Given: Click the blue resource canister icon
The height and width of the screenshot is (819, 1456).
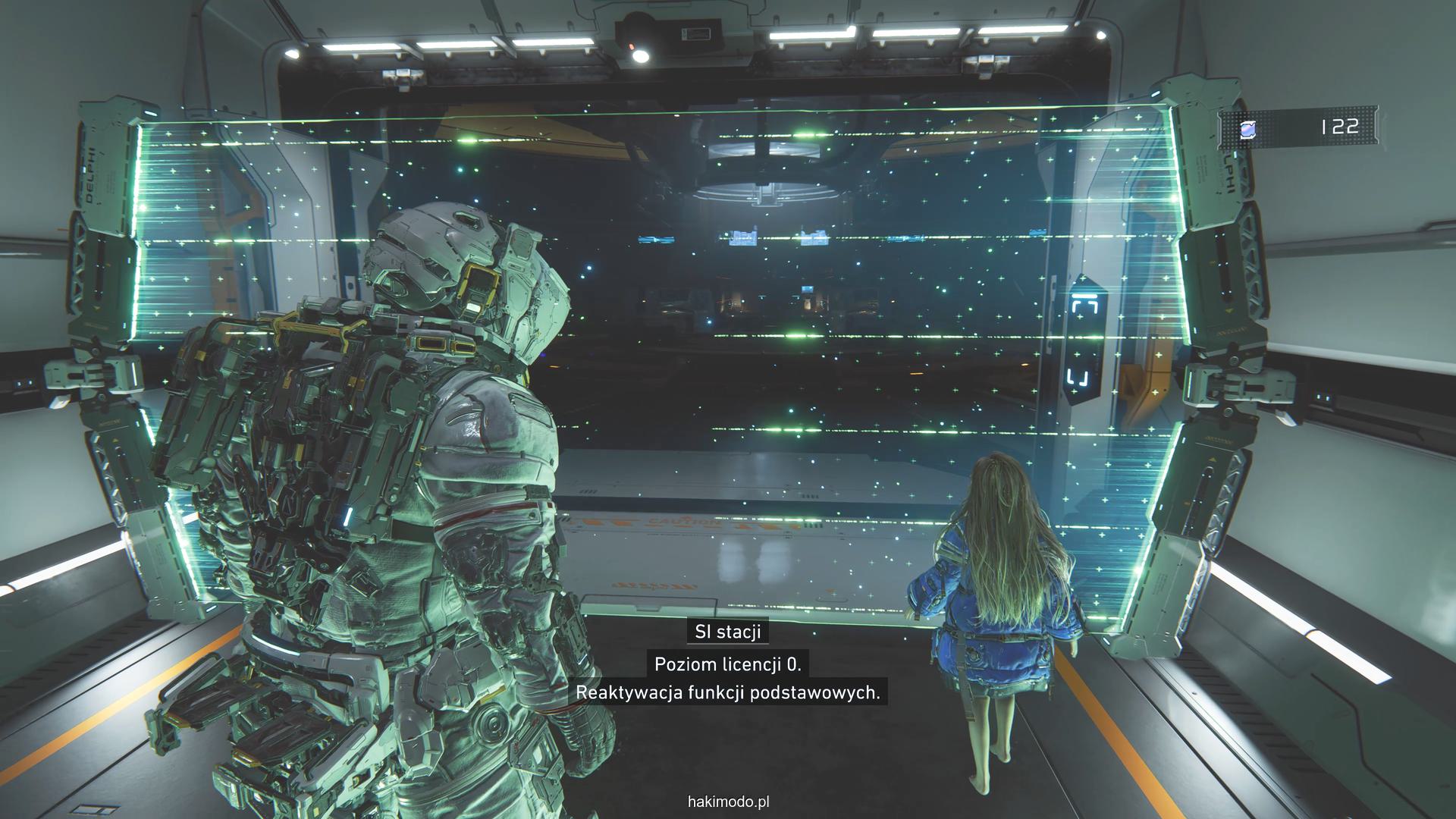Looking at the screenshot, I should coord(1247,129).
